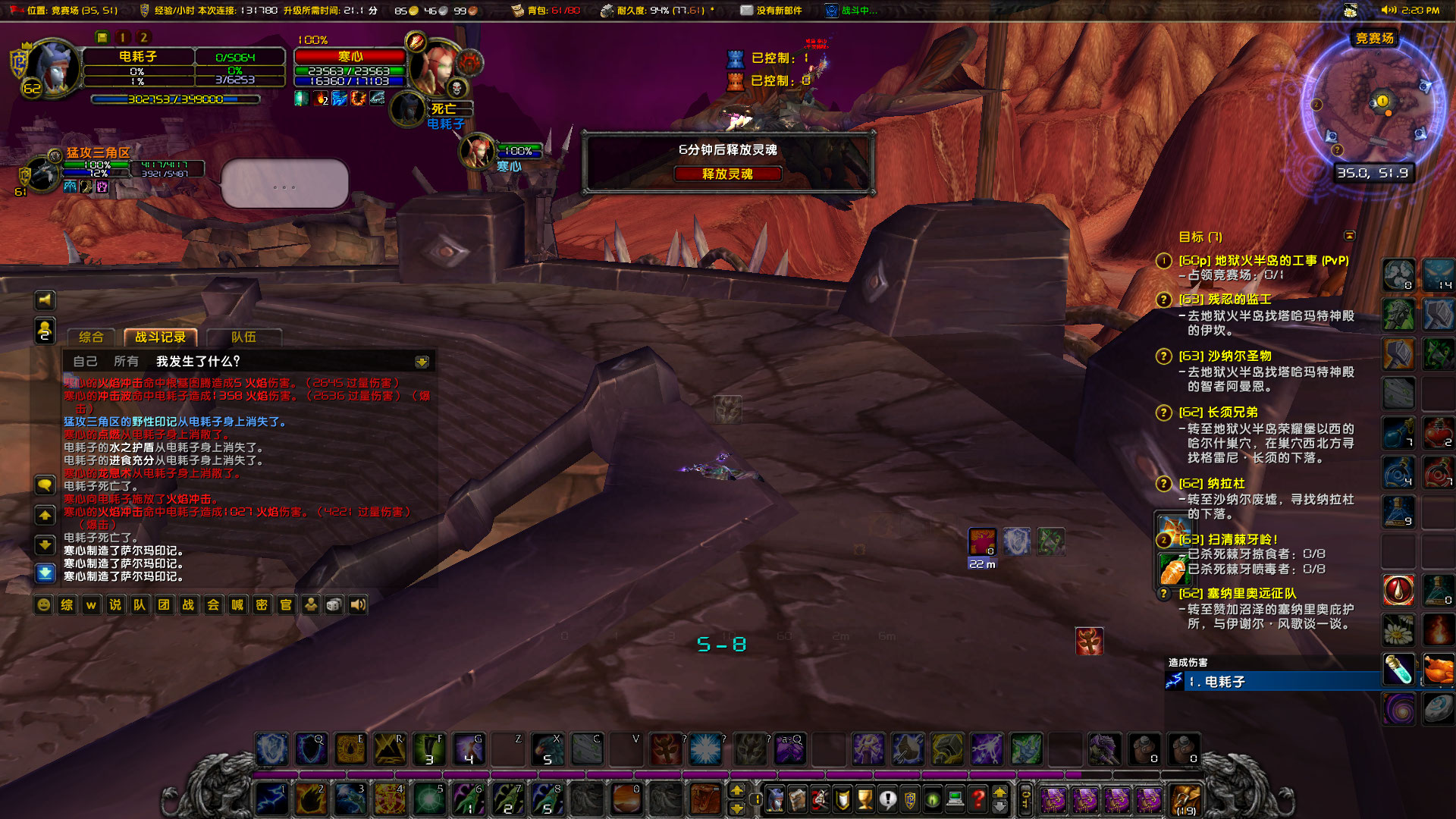Open the main menu computer icon
Screen dimensions: 1456x819
click(954, 798)
